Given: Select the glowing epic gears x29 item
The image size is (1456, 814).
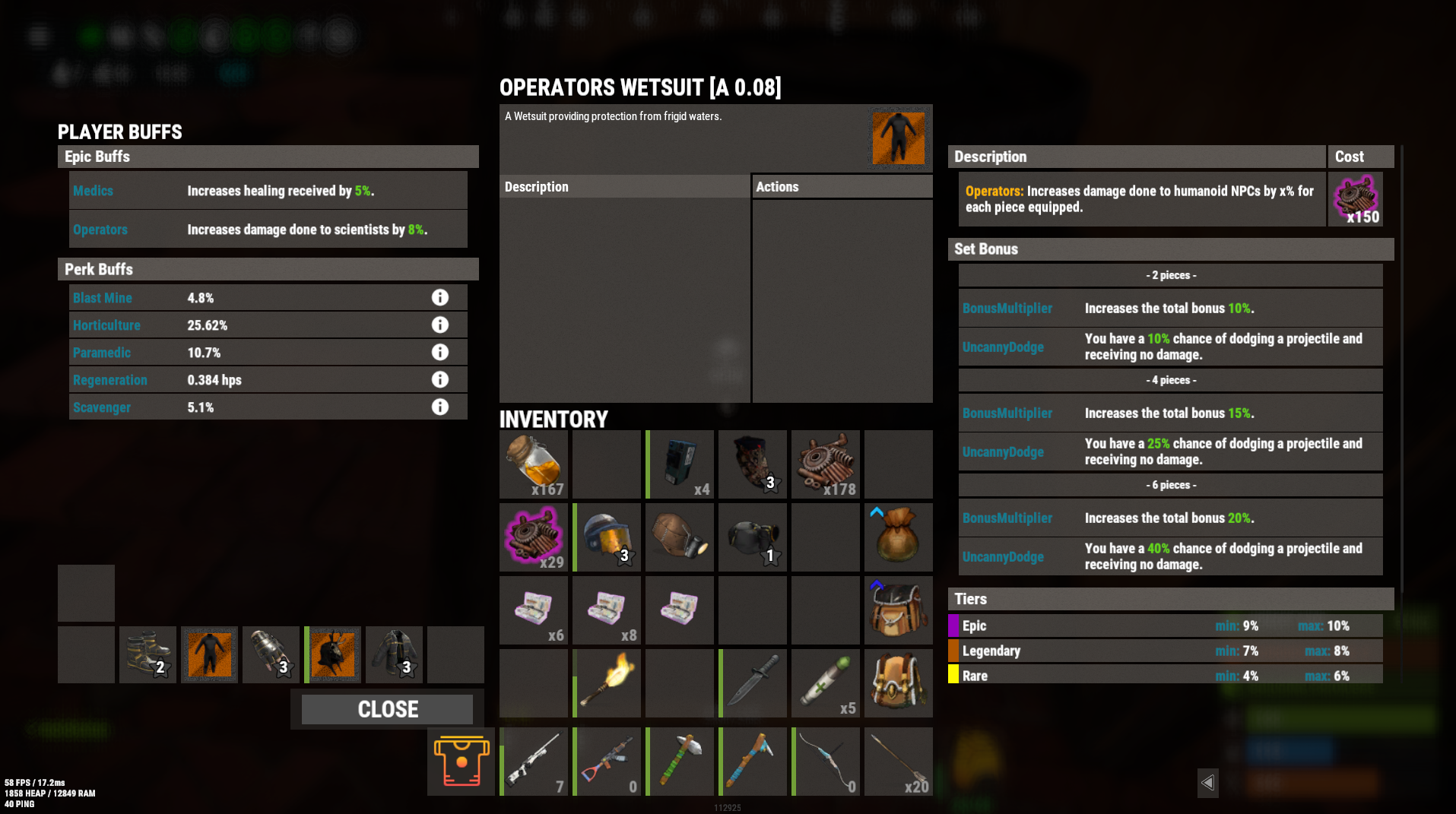Looking at the screenshot, I should [532, 537].
